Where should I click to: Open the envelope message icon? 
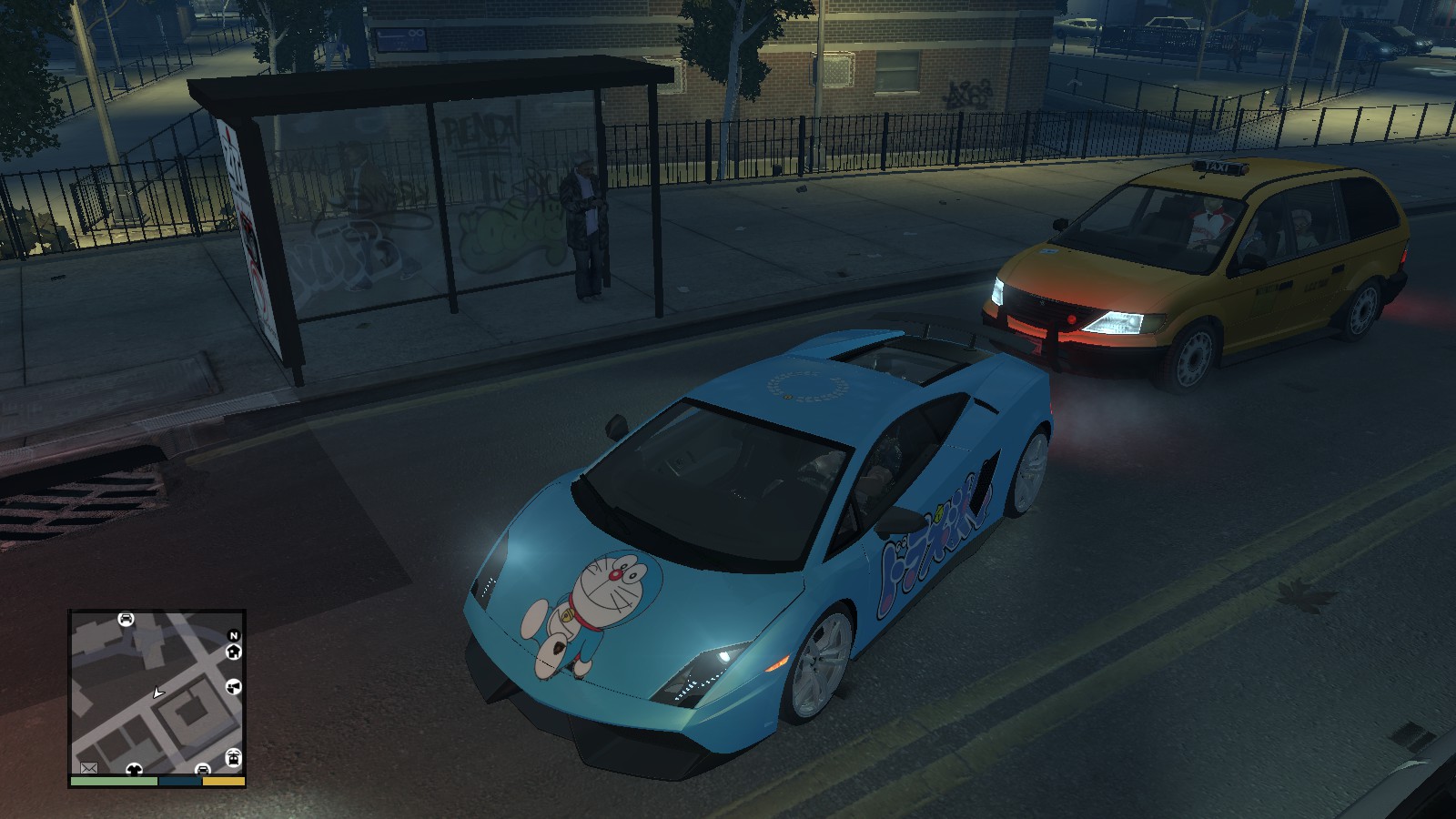pos(89,768)
